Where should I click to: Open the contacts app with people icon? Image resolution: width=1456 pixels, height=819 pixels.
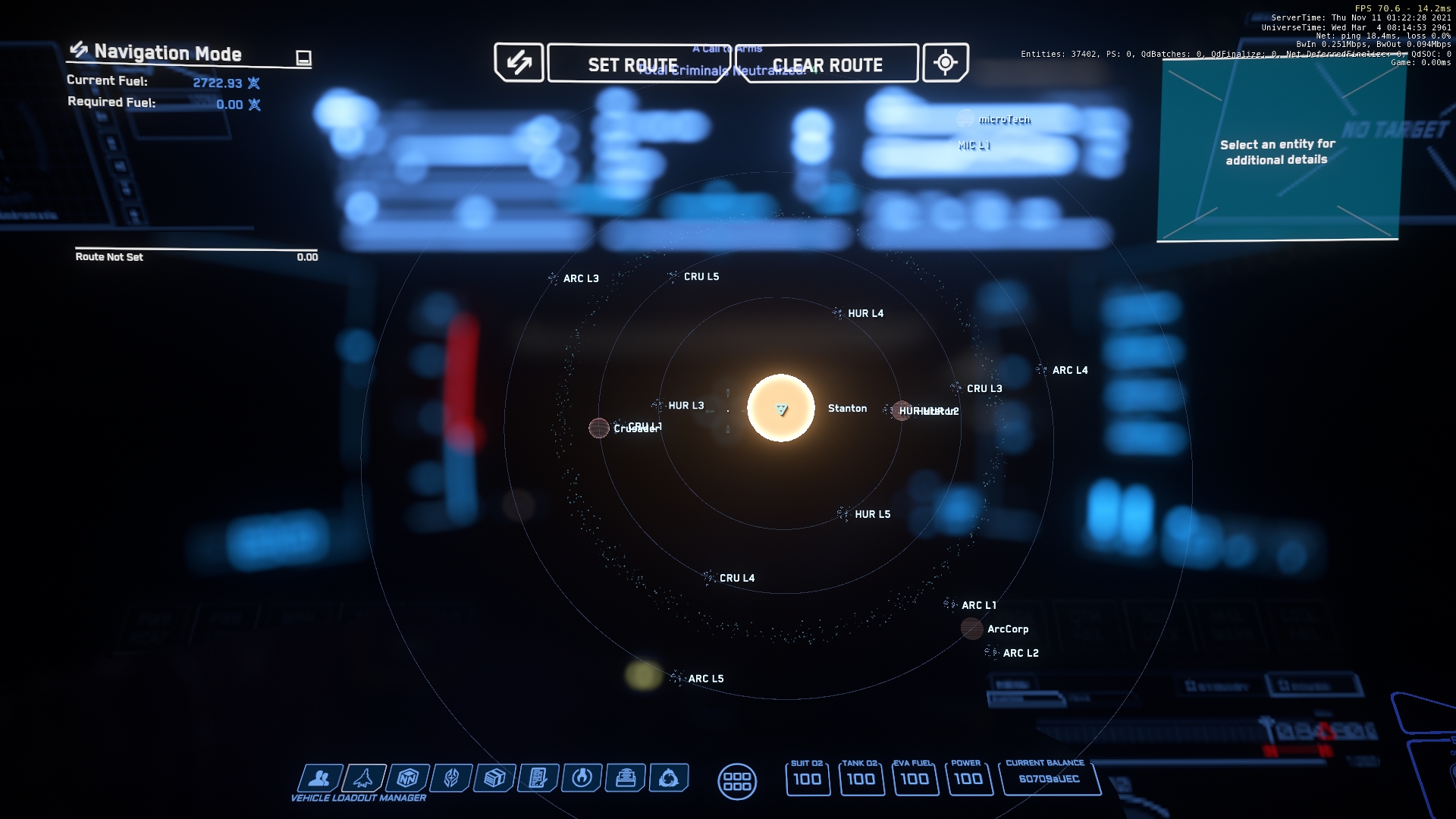319,778
